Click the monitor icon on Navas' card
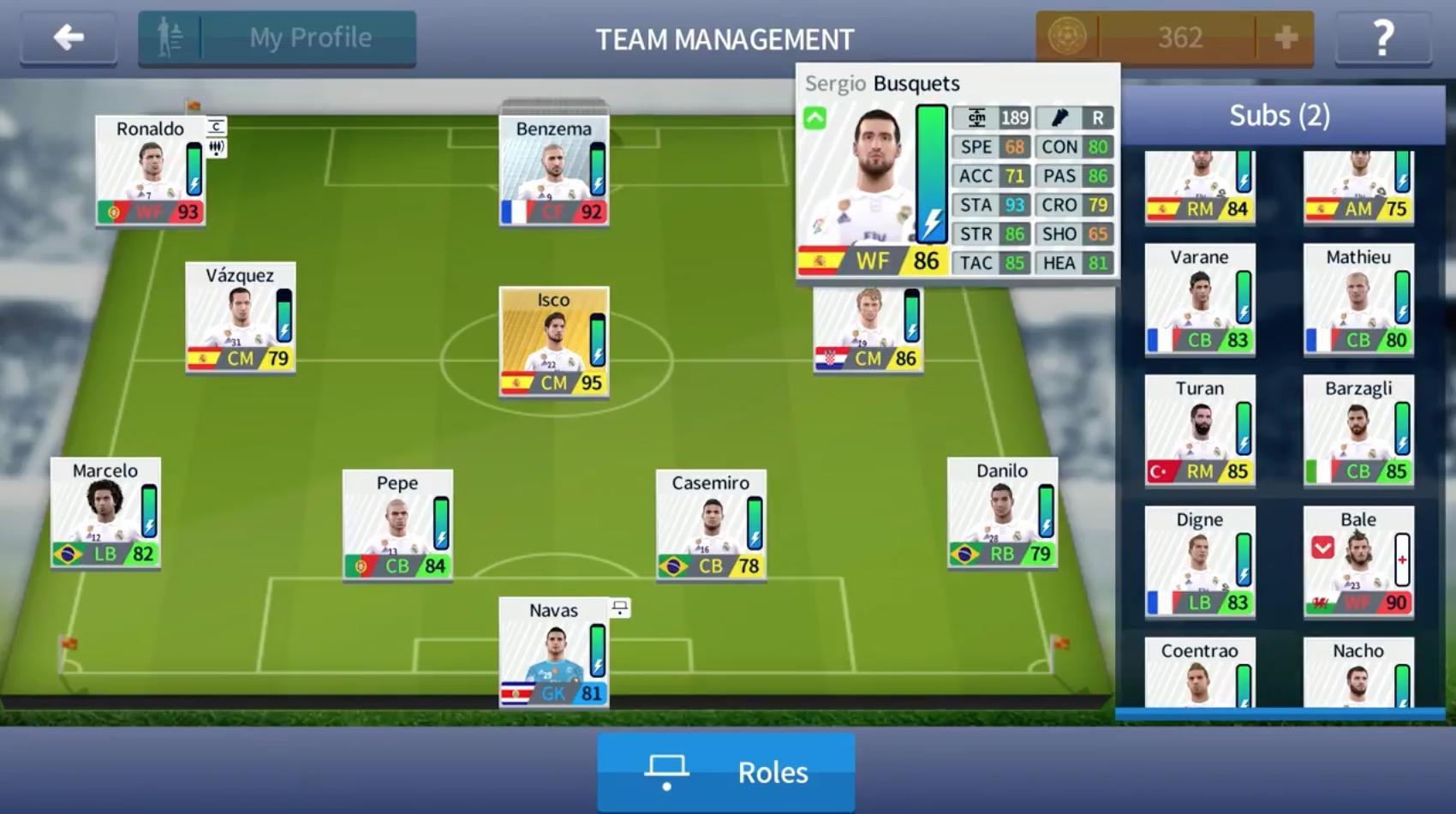The height and width of the screenshot is (814, 1456). click(x=620, y=607)
